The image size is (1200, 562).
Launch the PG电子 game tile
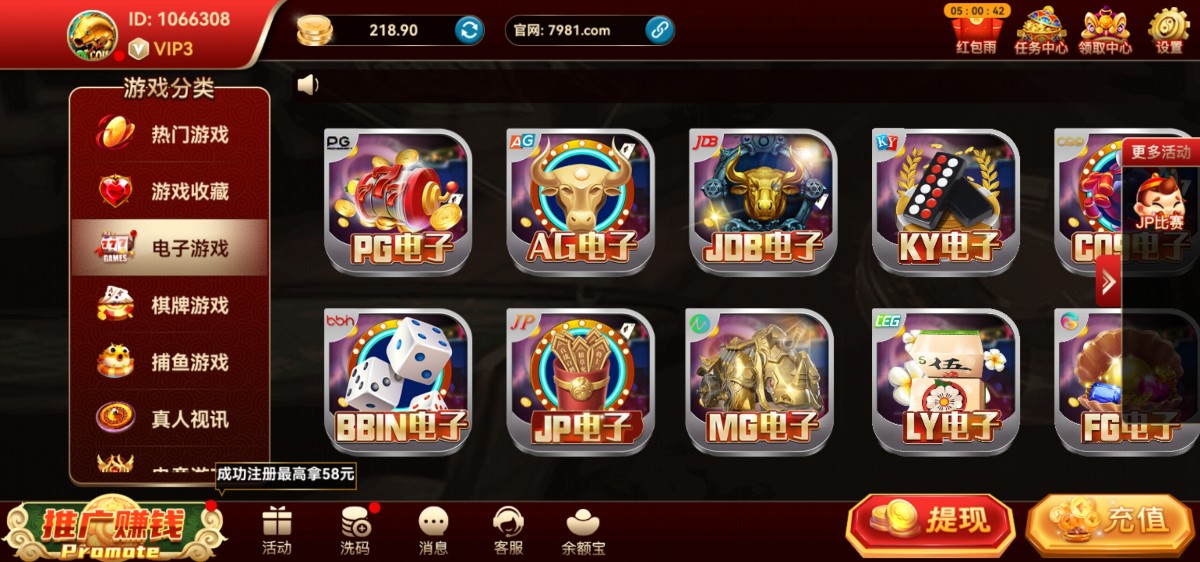click(398, 201)
